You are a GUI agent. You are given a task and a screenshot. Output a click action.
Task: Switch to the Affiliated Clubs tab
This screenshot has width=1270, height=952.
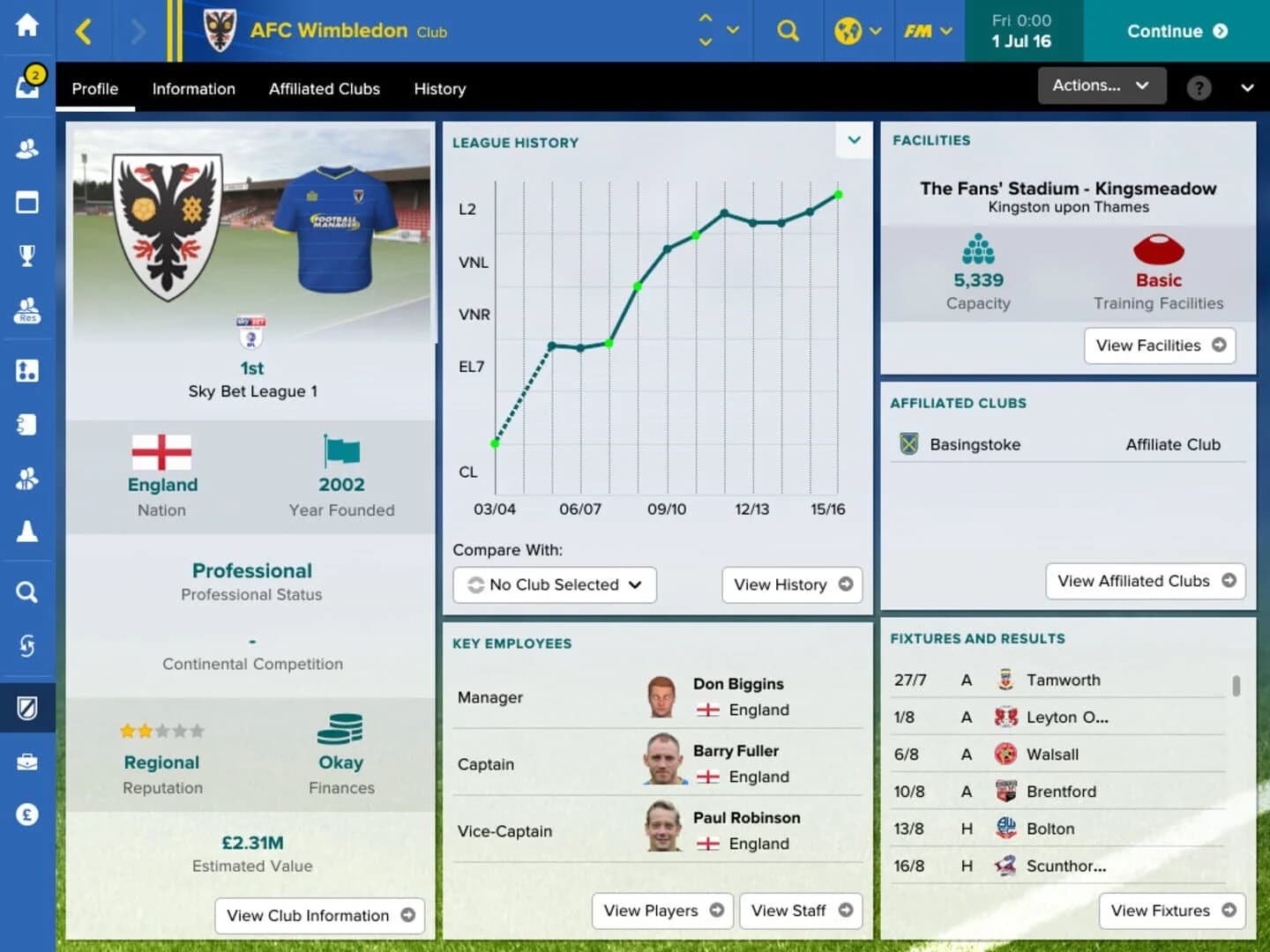coord(325,89)
